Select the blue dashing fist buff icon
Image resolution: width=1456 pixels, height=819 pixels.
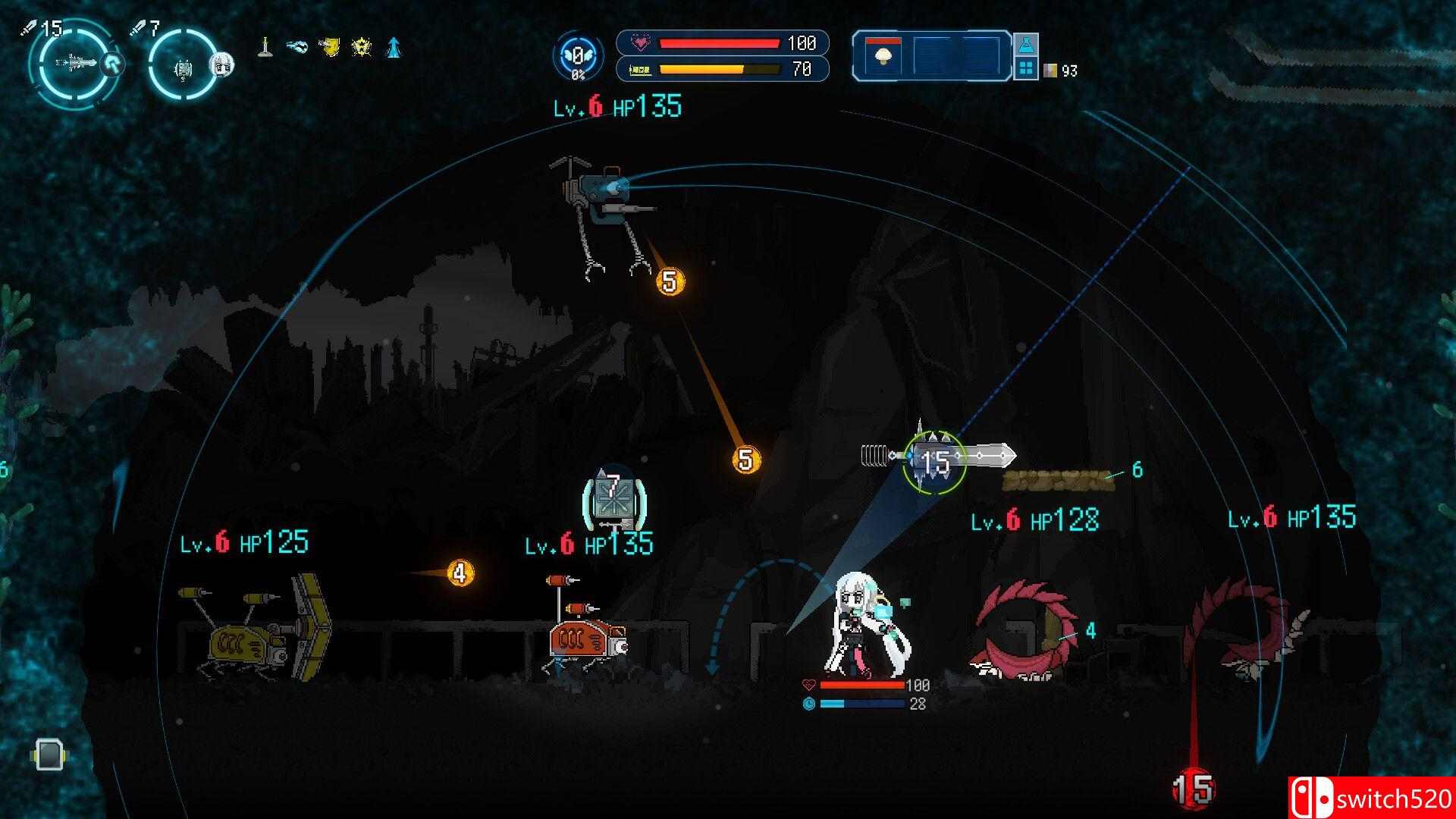pyautogui.click(x=297, y=47)
